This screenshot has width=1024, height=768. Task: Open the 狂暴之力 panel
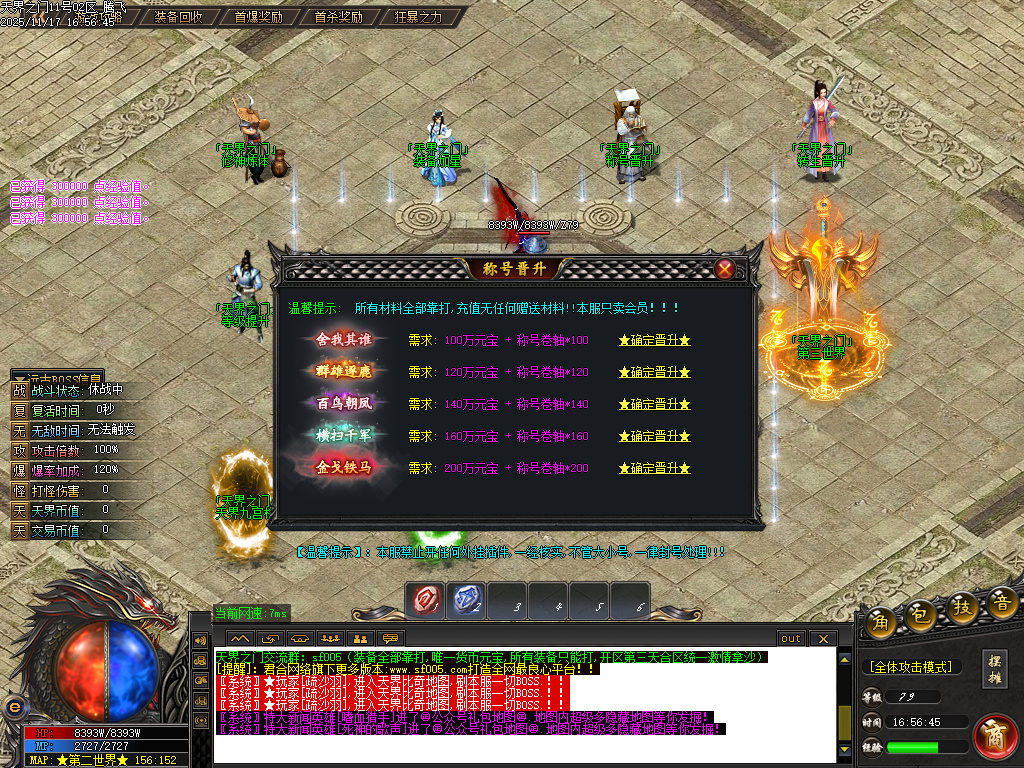click(418, 17)
